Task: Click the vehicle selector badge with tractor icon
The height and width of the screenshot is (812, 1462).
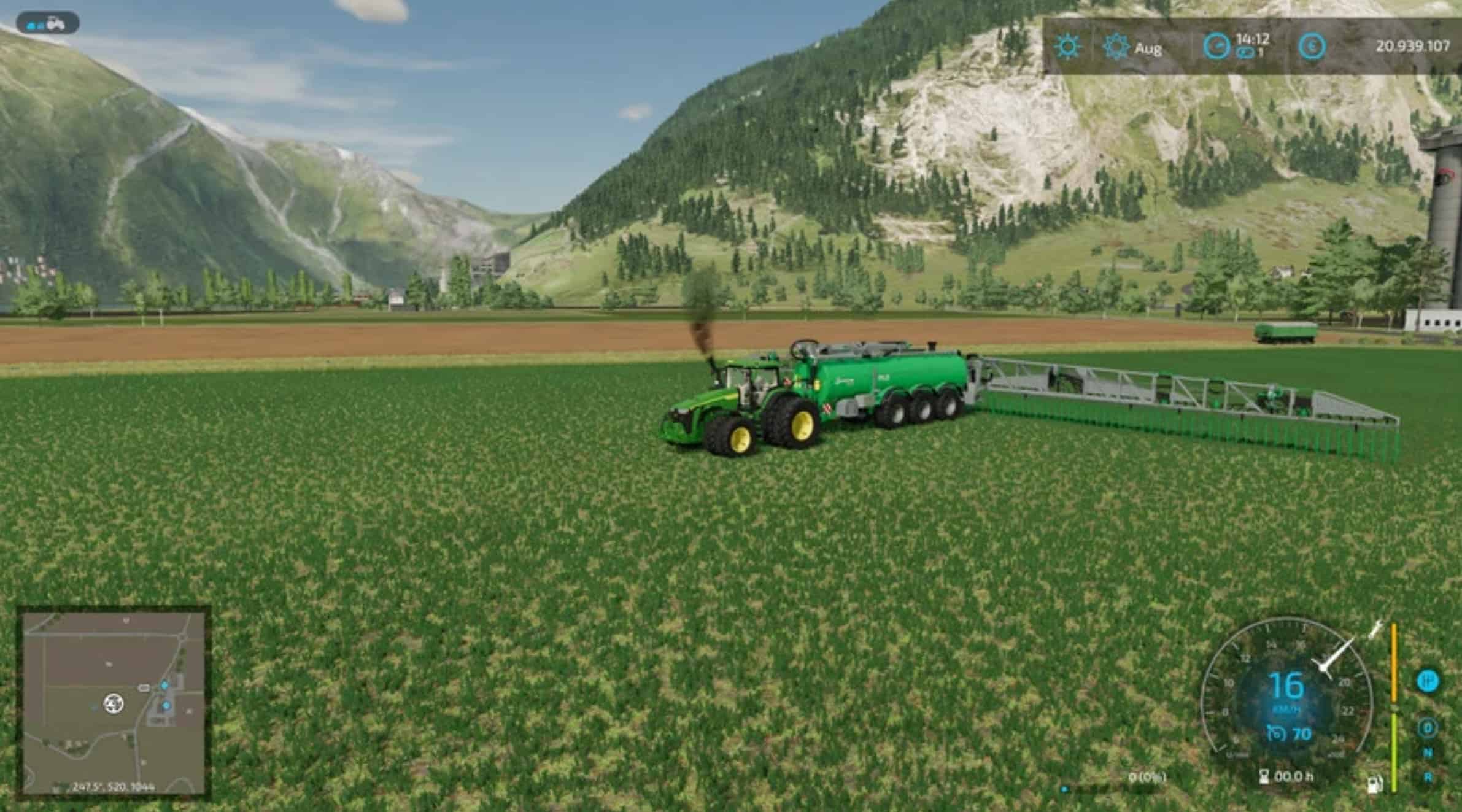Action: tap(47, 25)
